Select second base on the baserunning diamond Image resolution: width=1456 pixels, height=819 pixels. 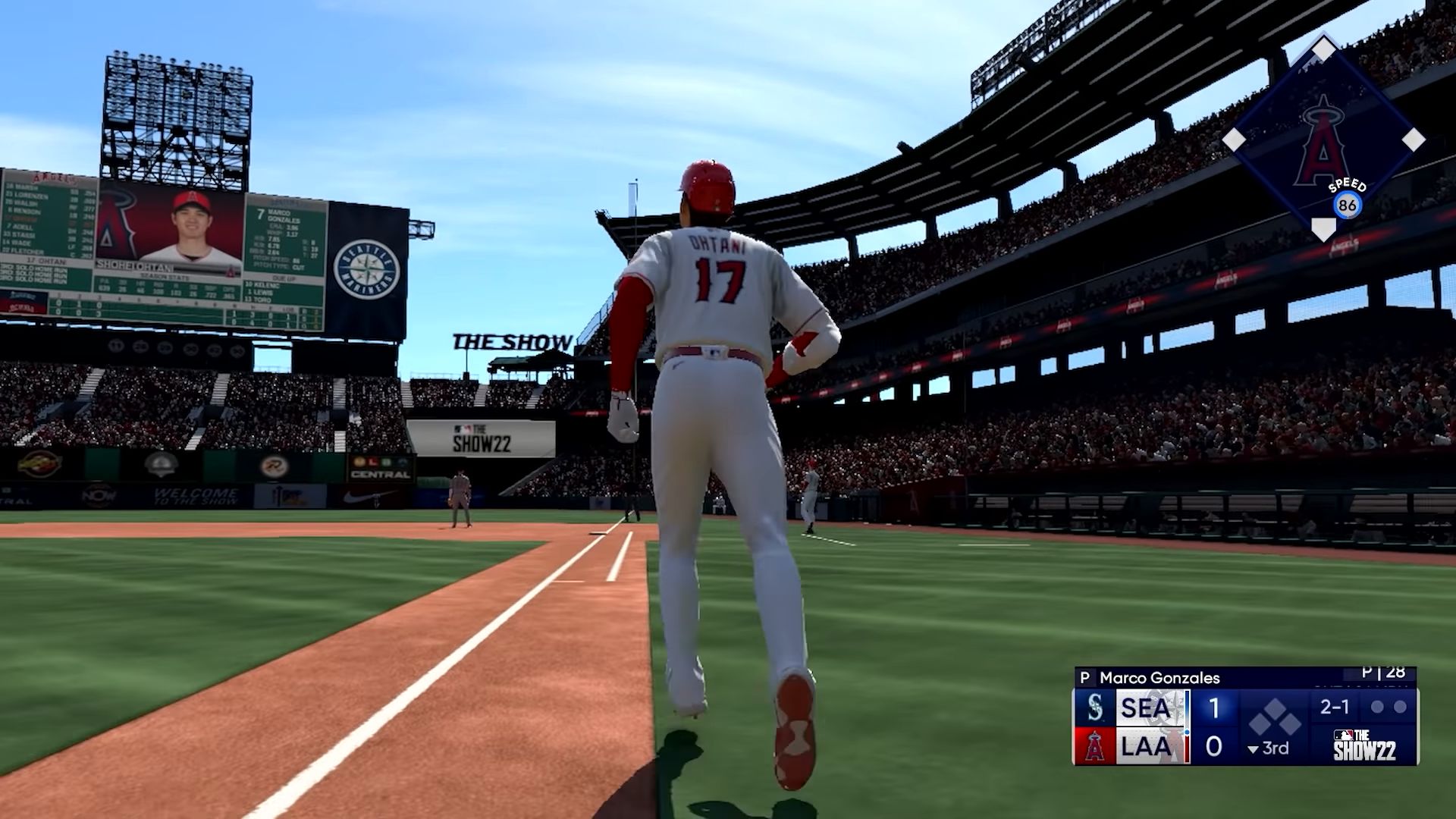click(1323, 50)
